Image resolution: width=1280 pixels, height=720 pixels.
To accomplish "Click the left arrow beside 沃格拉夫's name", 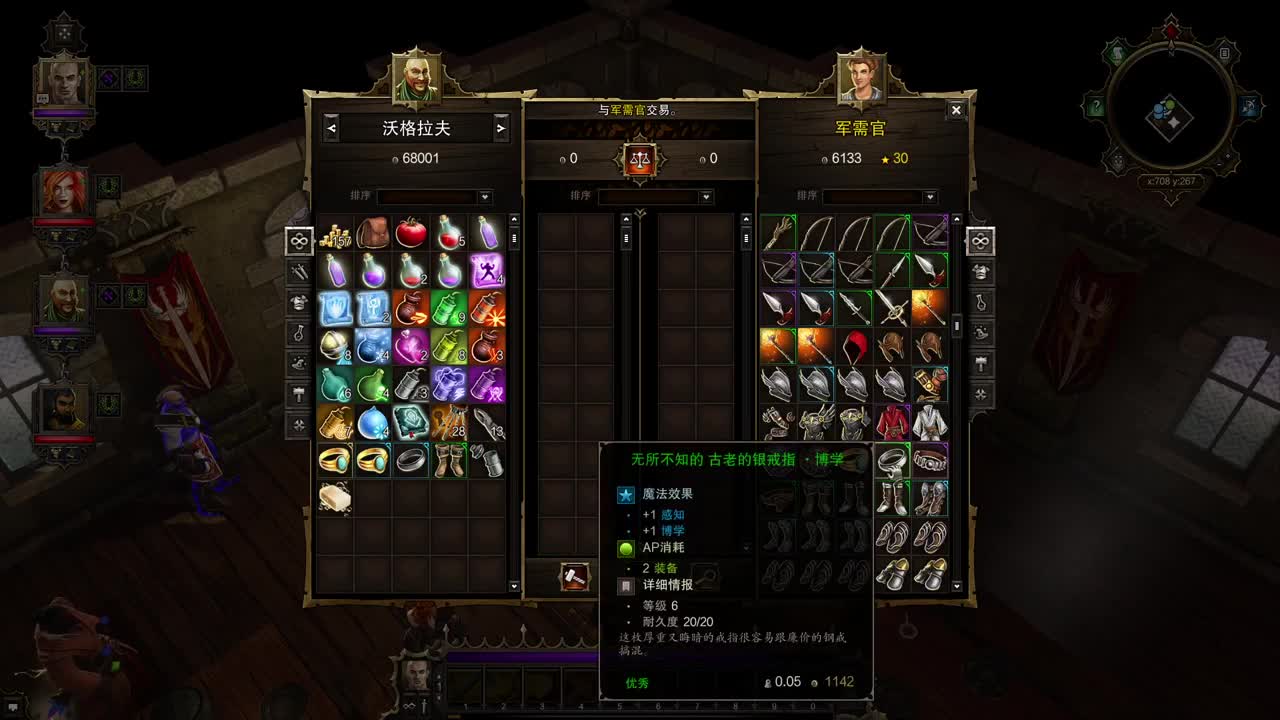I will coord(331,128).
